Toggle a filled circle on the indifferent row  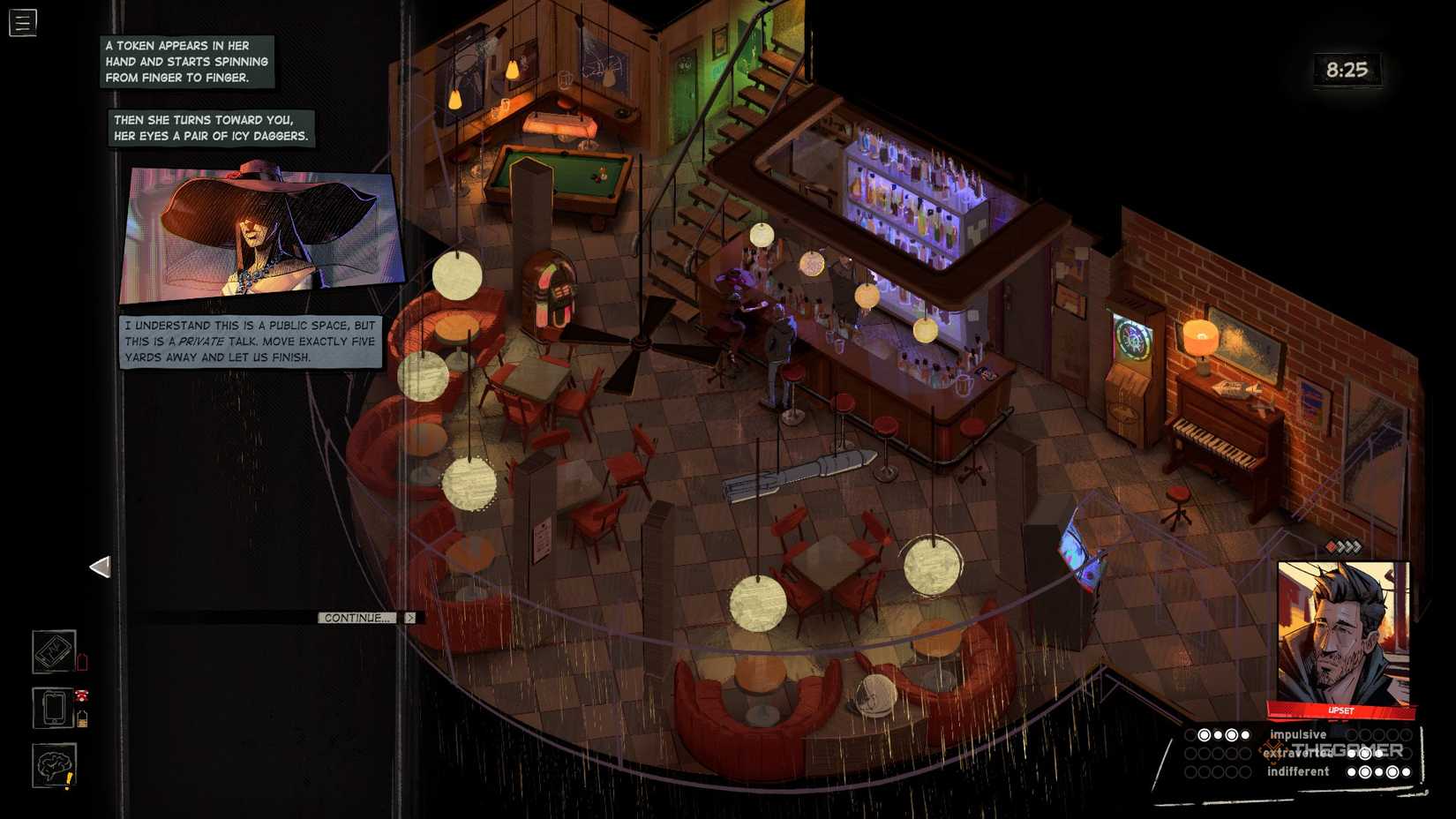[1365, 771]
